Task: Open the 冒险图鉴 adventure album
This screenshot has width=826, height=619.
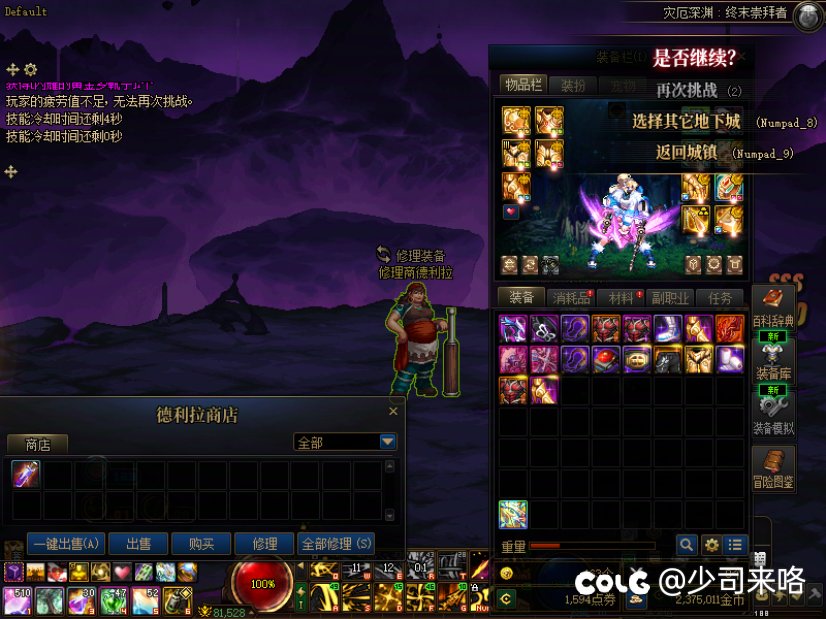Action: 773,469
